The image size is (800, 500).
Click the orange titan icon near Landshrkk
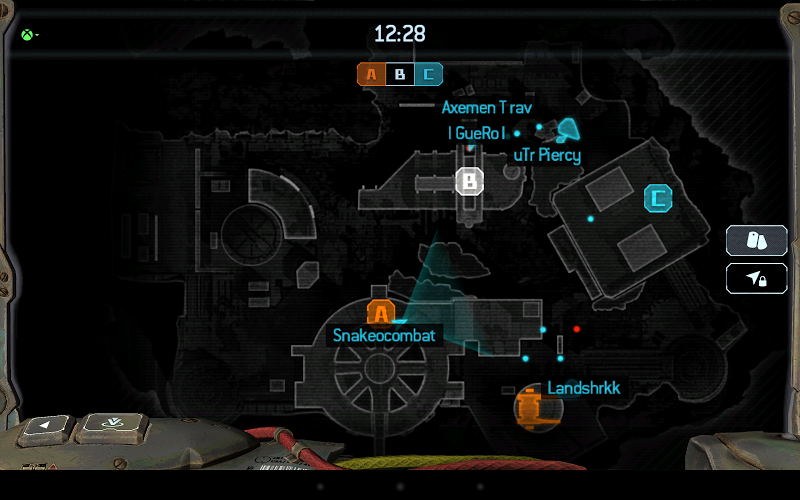pos(529,406)
